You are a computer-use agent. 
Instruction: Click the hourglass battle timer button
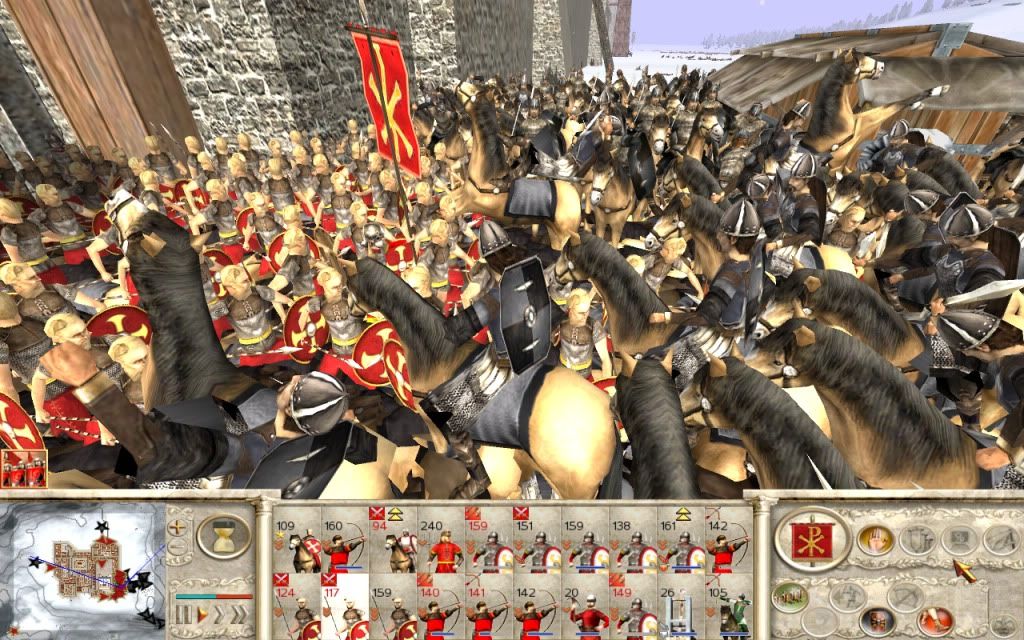pyautogui.click(x=223, y=538)
